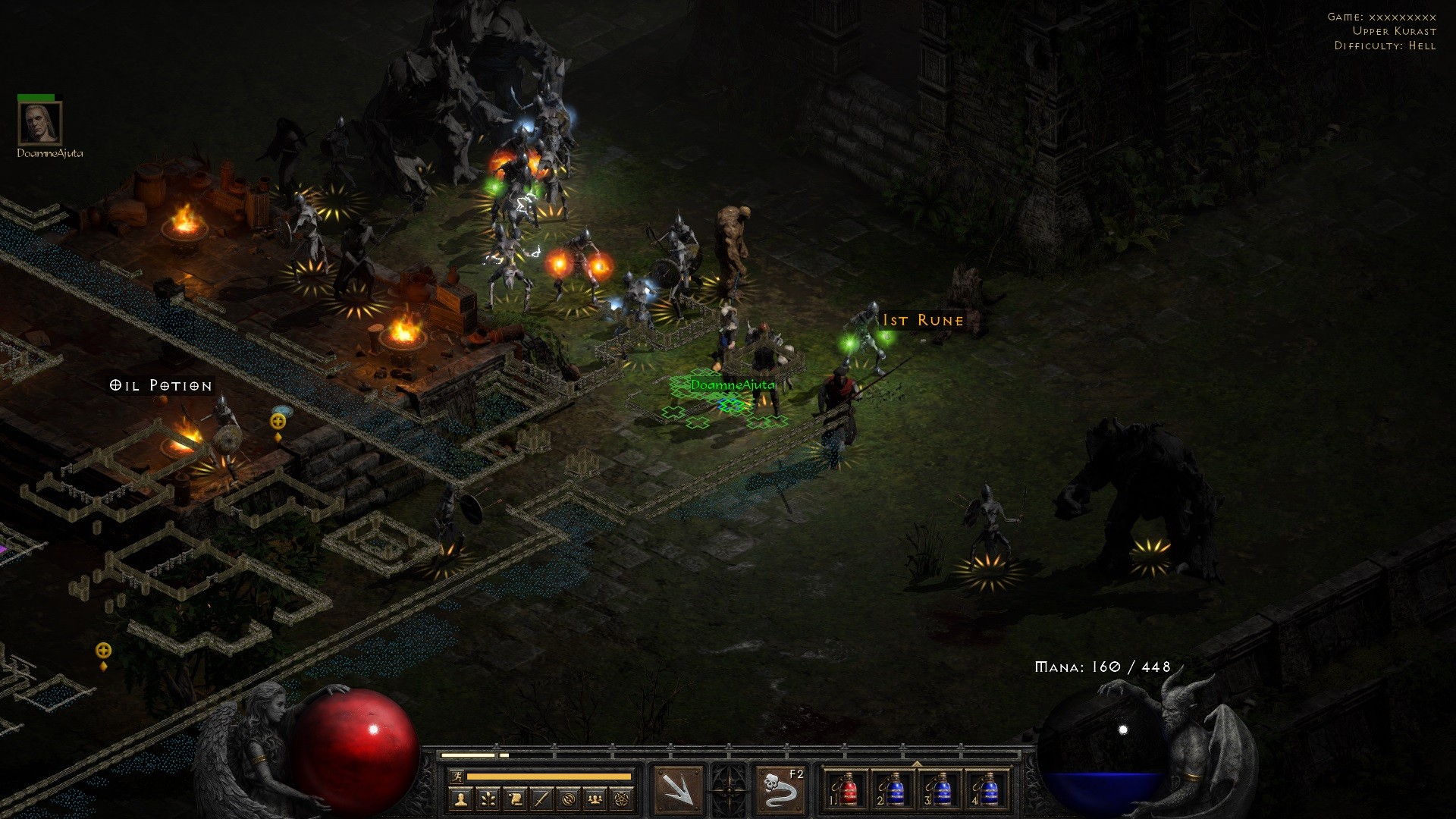This screenshot has width=1456, height=819.
Task: Open the inventory sword icon
Action: point(541,799)
